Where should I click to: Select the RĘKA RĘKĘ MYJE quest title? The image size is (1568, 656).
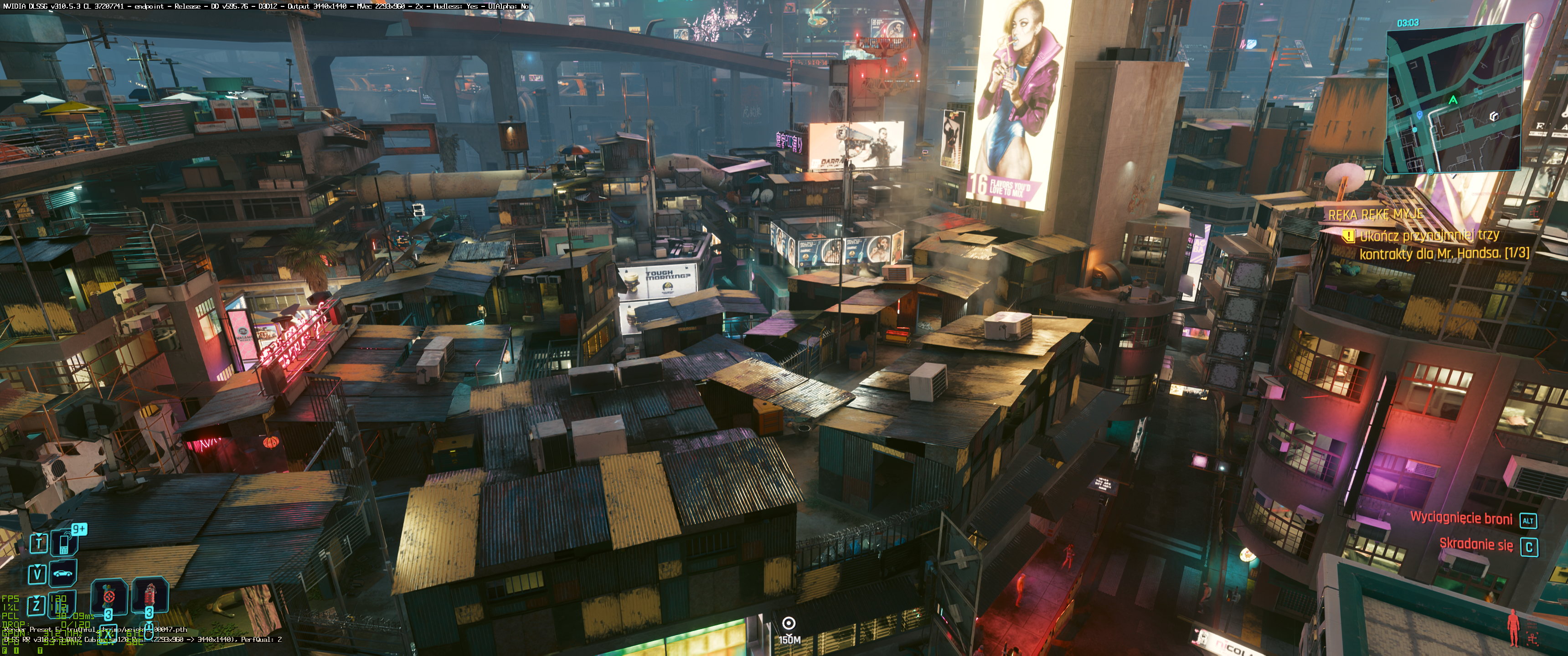coord(1376,214)
